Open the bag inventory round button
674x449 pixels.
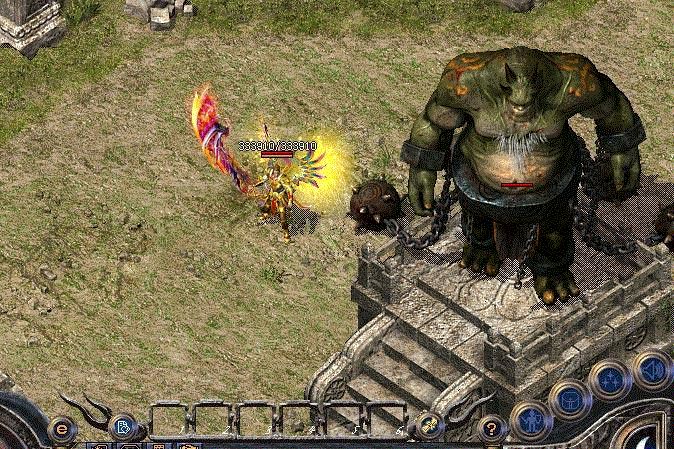pos(569,398)
